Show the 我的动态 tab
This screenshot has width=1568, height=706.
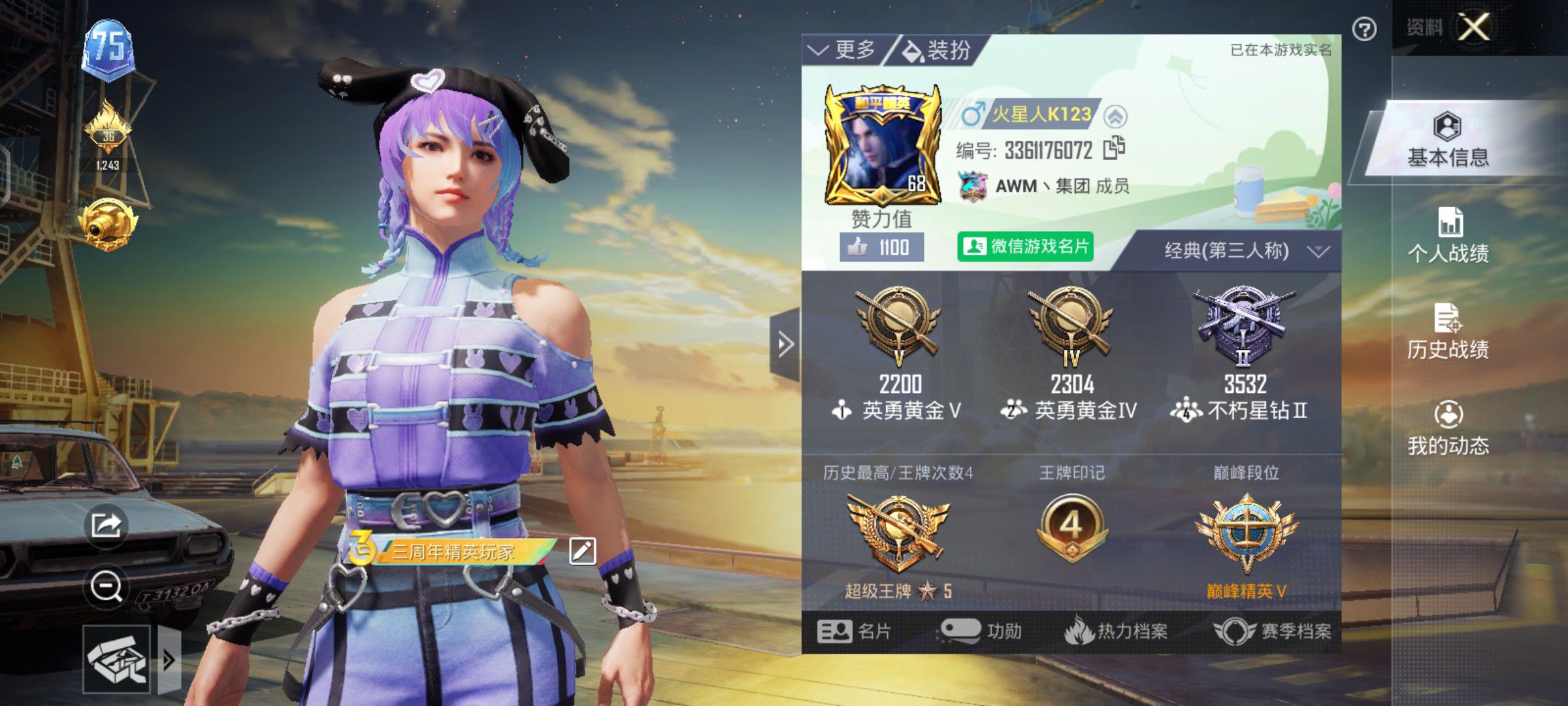coord(1448,429)
